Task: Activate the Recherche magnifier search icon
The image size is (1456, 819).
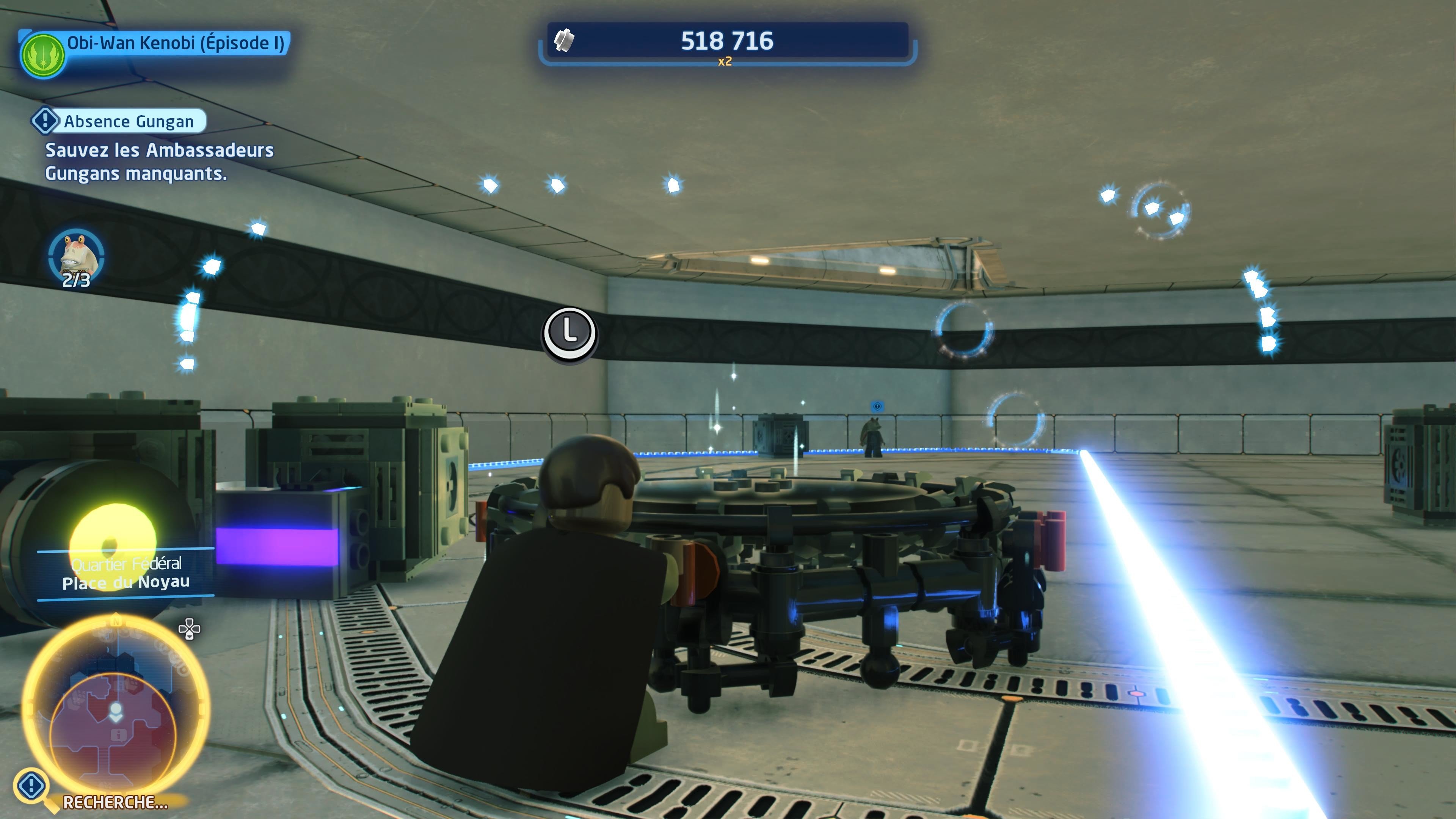Action: (x=33, y=787)
